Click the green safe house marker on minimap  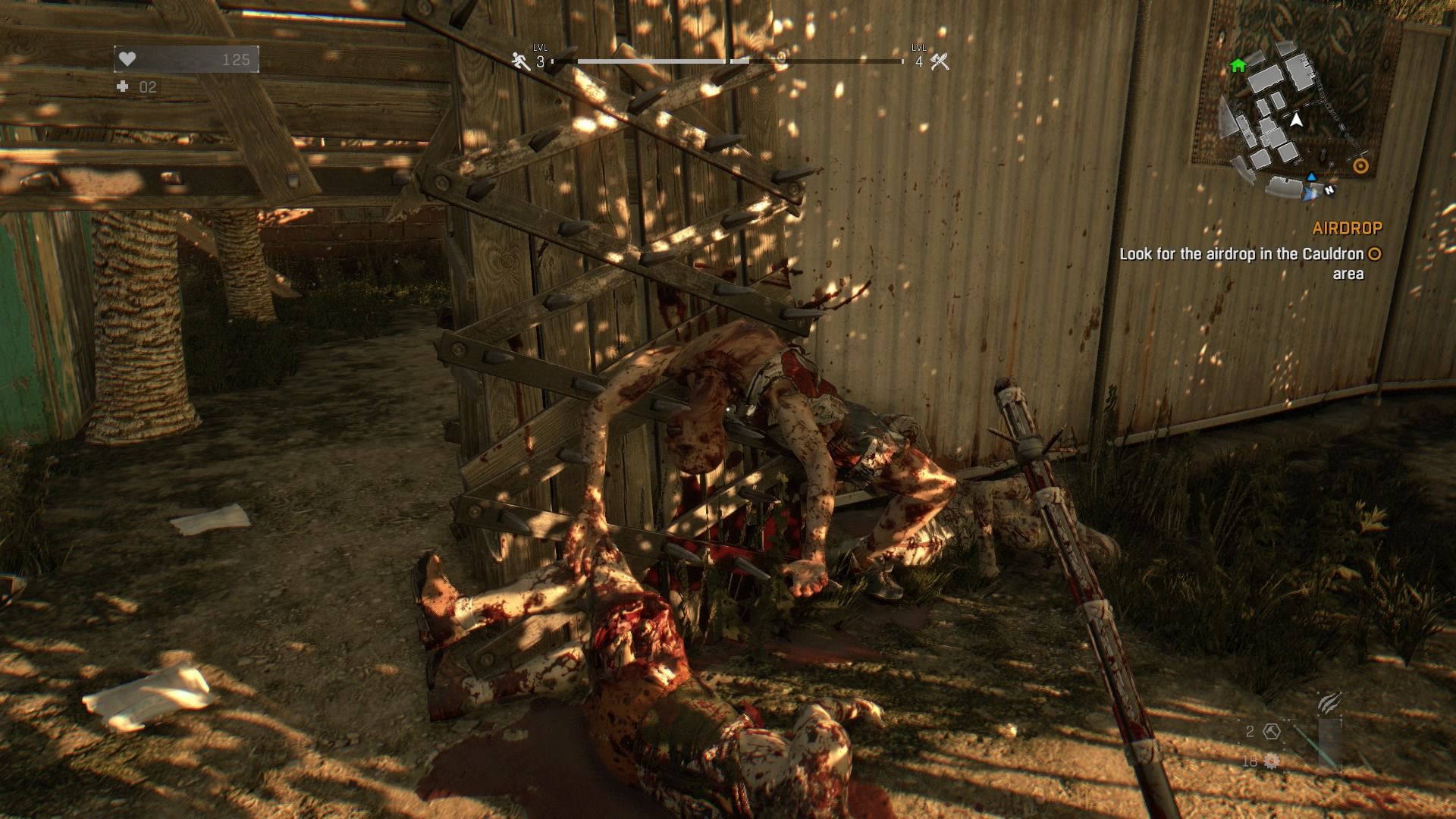coord(1238,66)
